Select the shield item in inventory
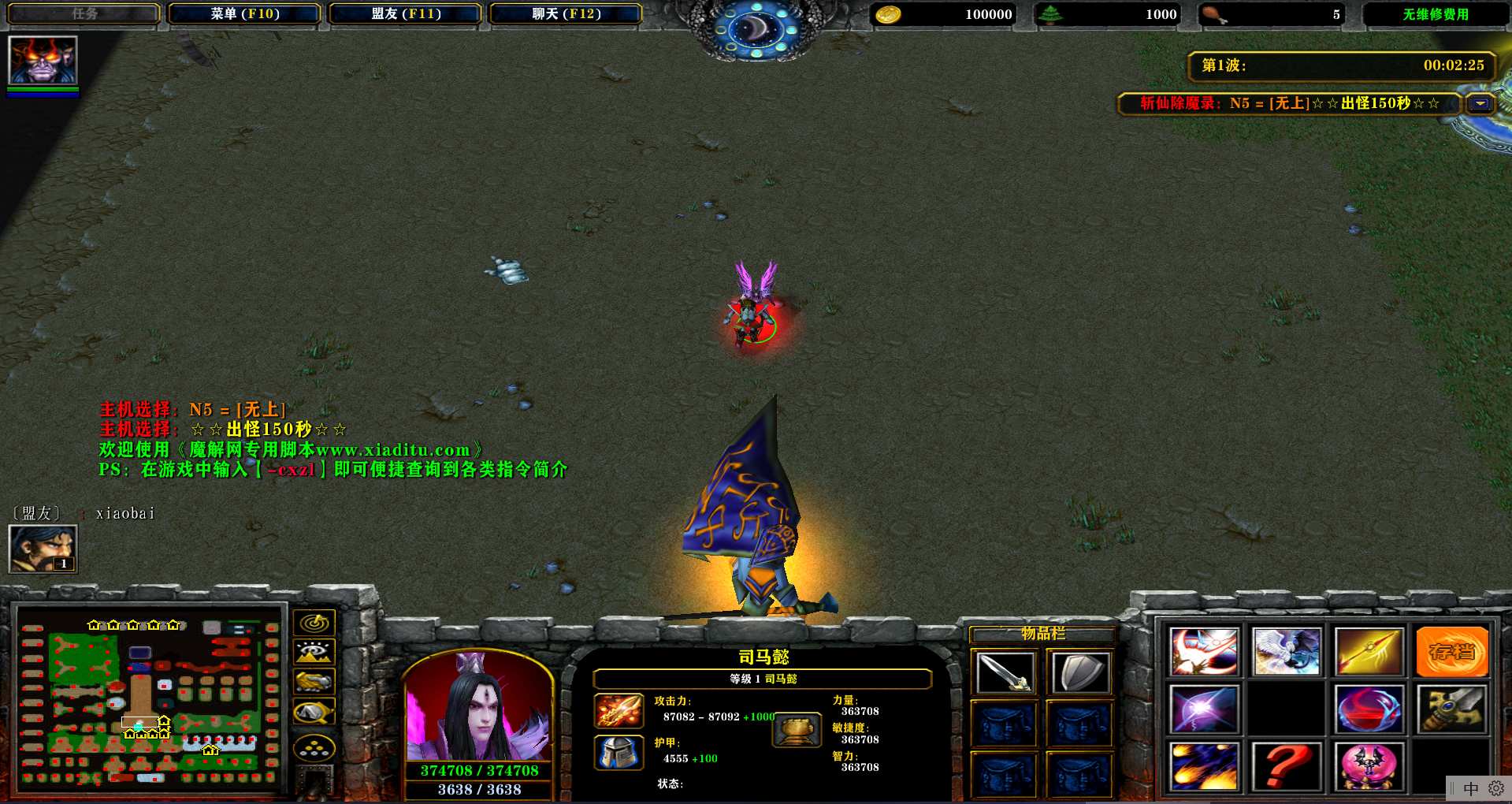Screen dimensions: 1512x804 pyautogui.click(x=1080, y=673)
